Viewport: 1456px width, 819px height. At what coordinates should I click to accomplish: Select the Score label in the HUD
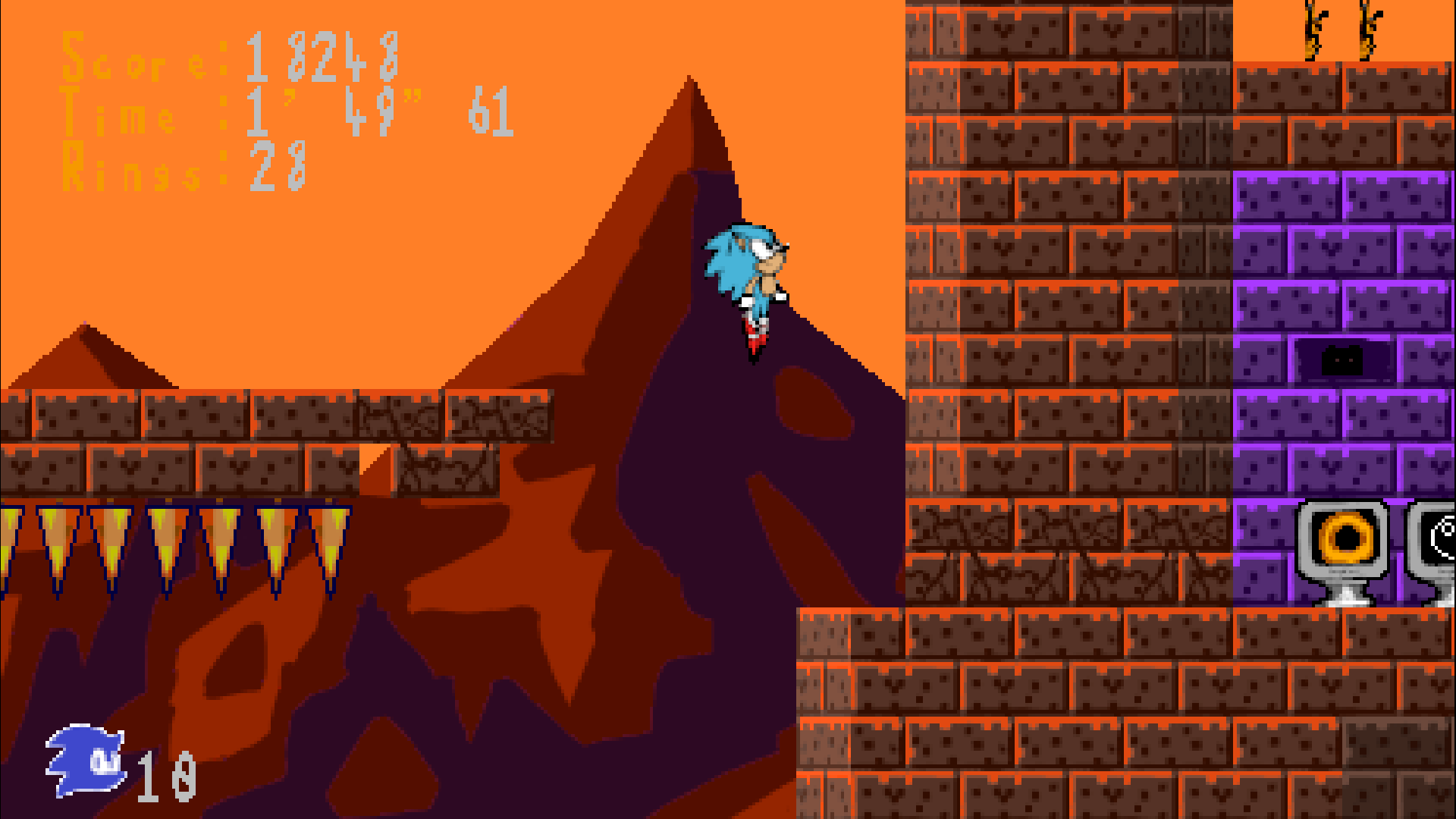[144, 61]
